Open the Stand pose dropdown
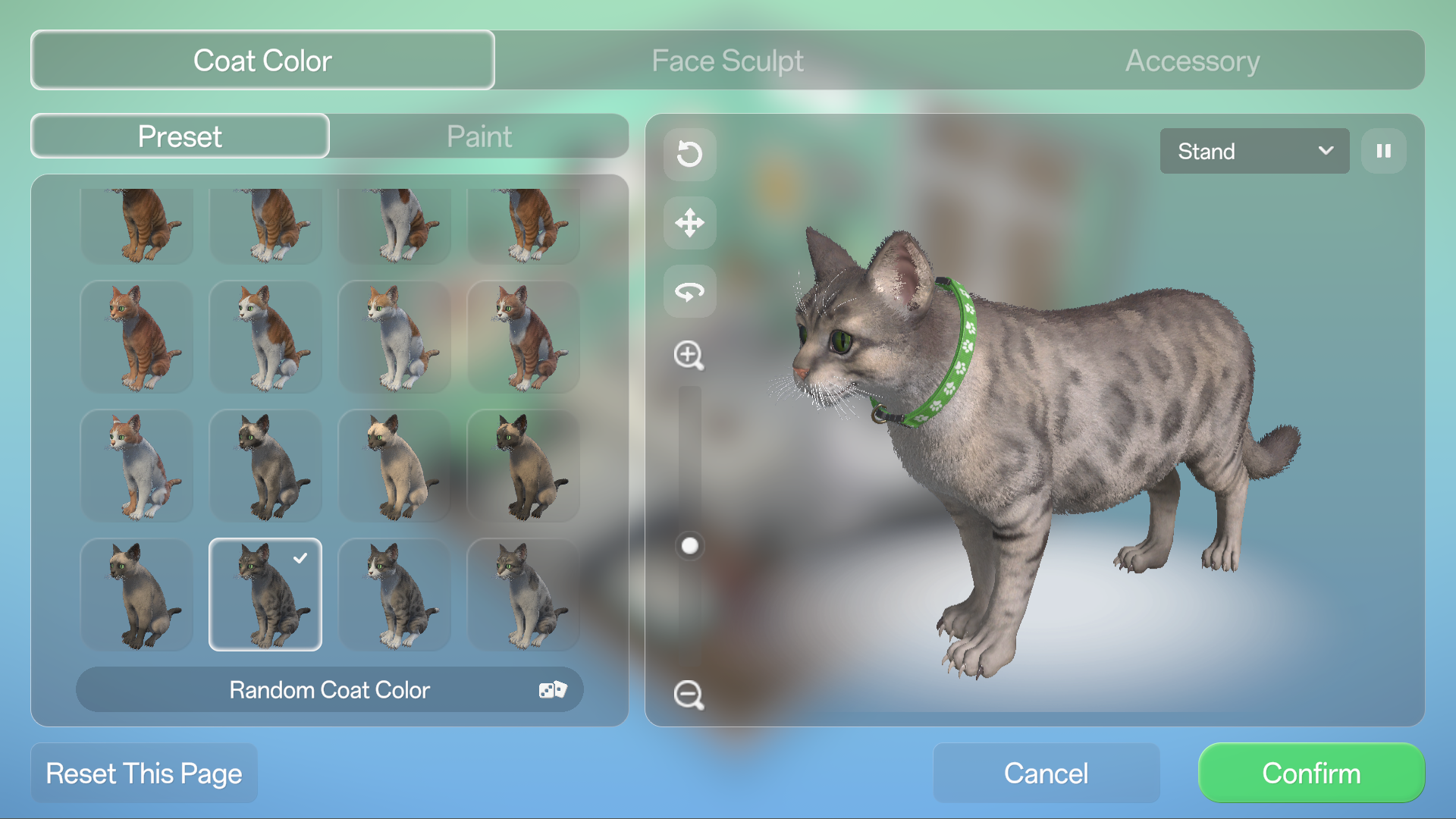Image resolution: width=1456 pixels, height=819 pixels. click(1254, 151)
